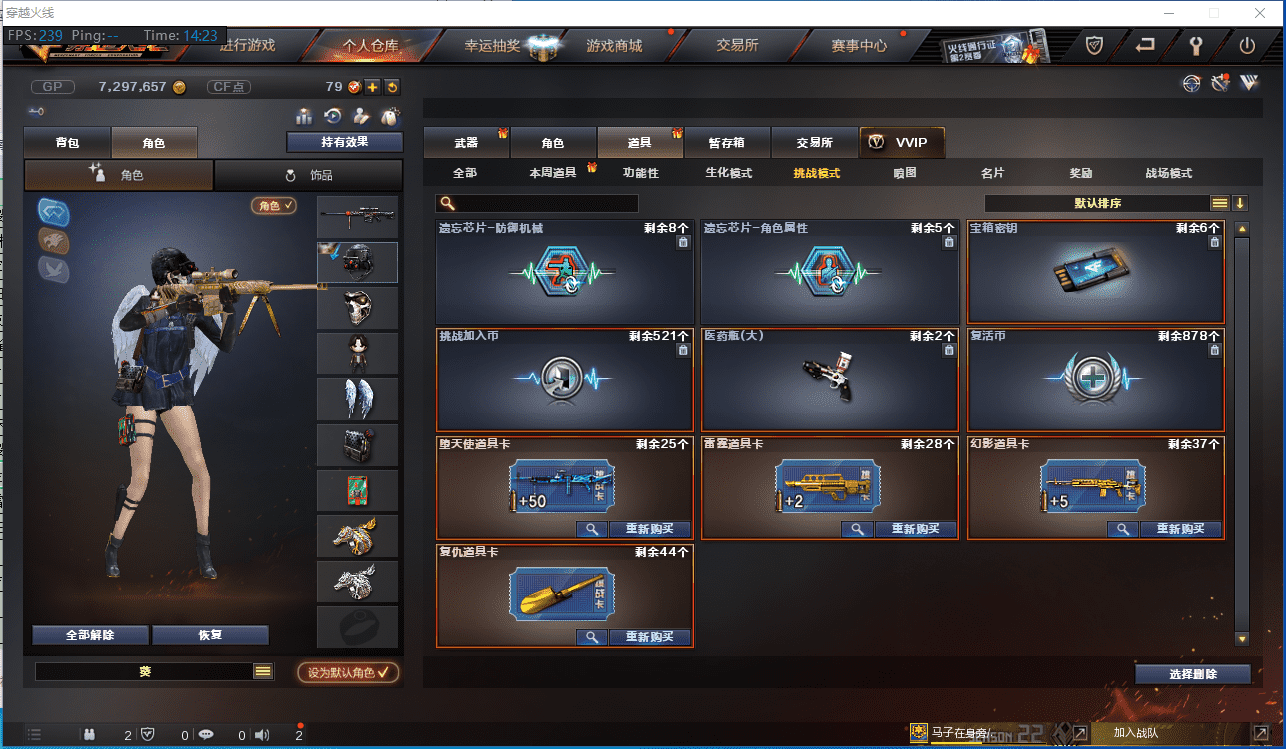
Task: Set character as default with 设为默认角色
Action: tap(348, 673)
